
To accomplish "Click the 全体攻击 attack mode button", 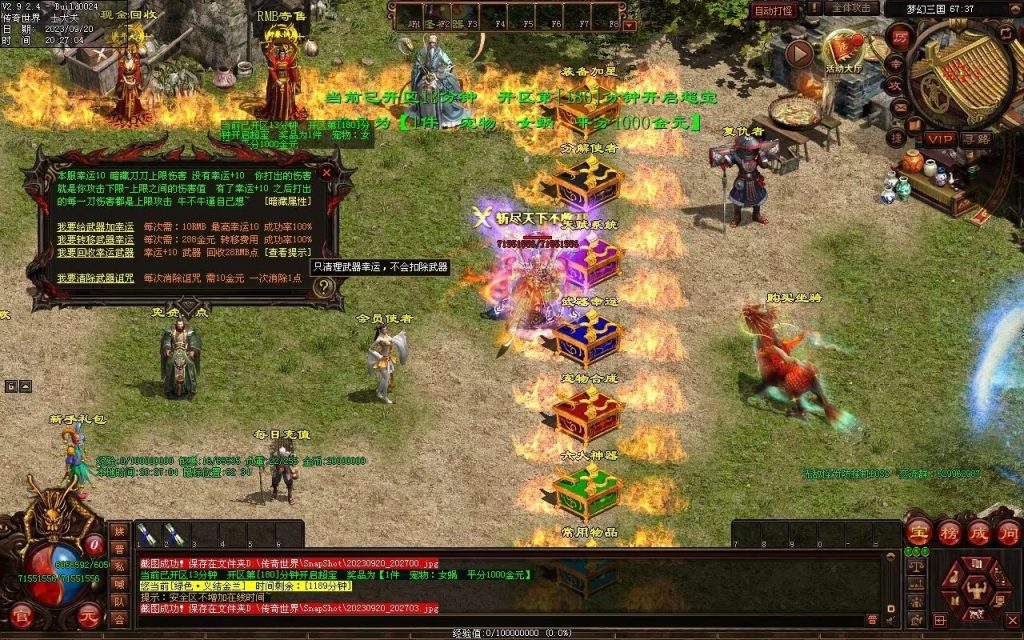I will click(x=854, y=9).
